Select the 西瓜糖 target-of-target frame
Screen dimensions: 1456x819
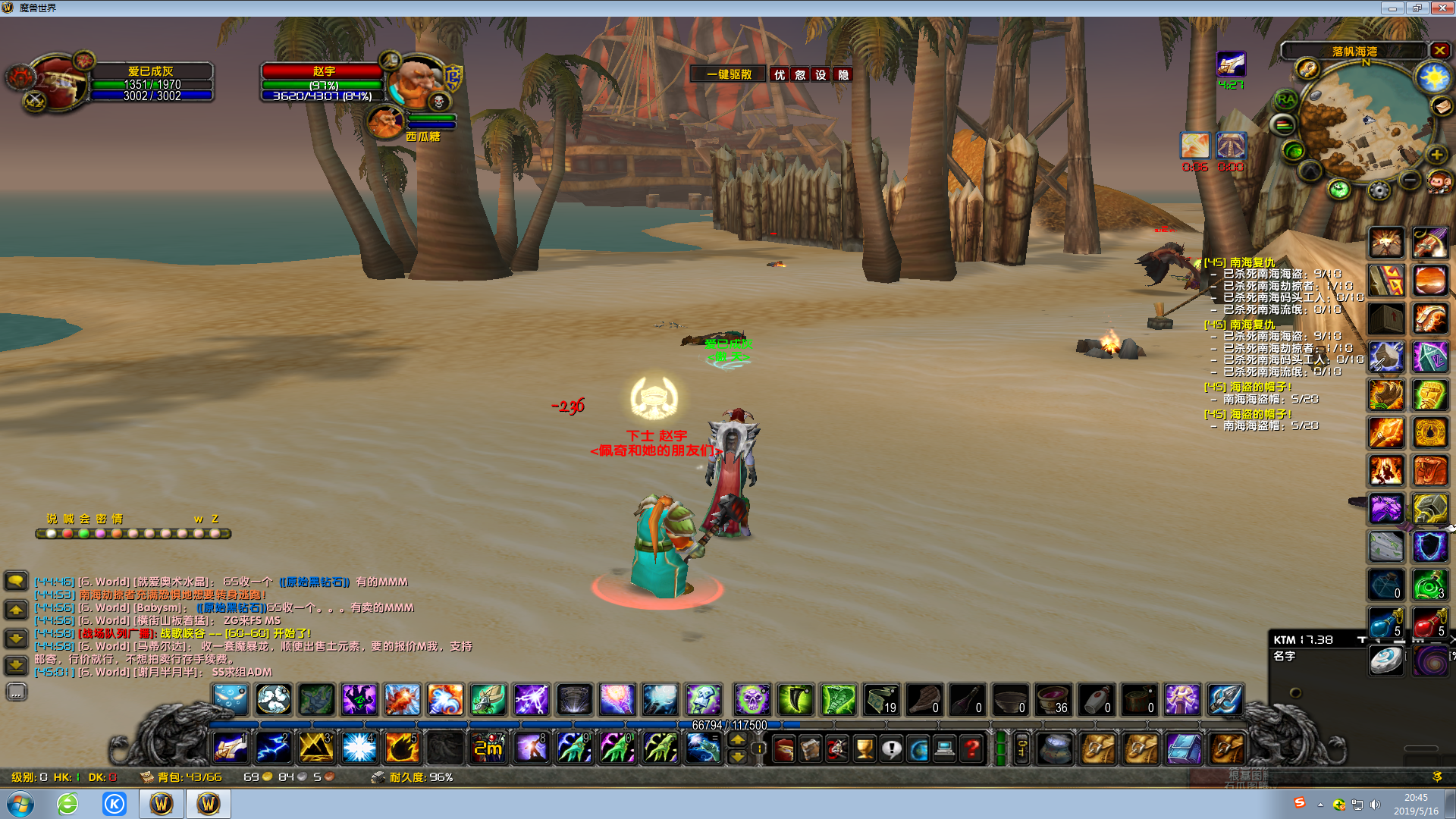[x=386, y=122]
